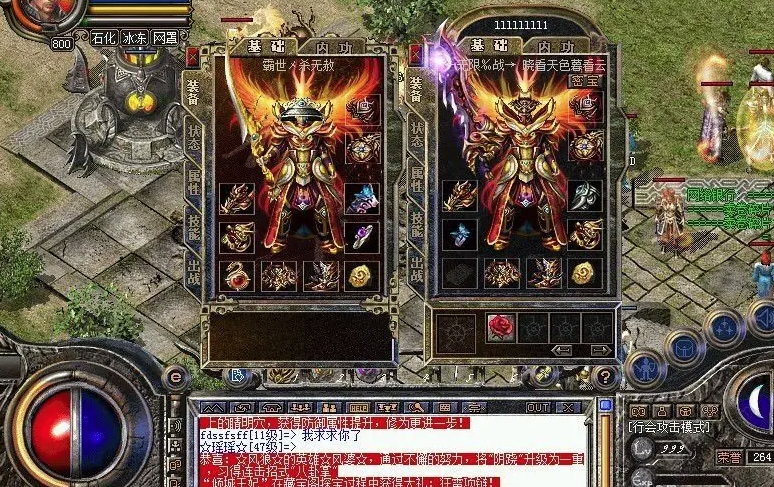Select the purple gem ring slot

point(362,234)
